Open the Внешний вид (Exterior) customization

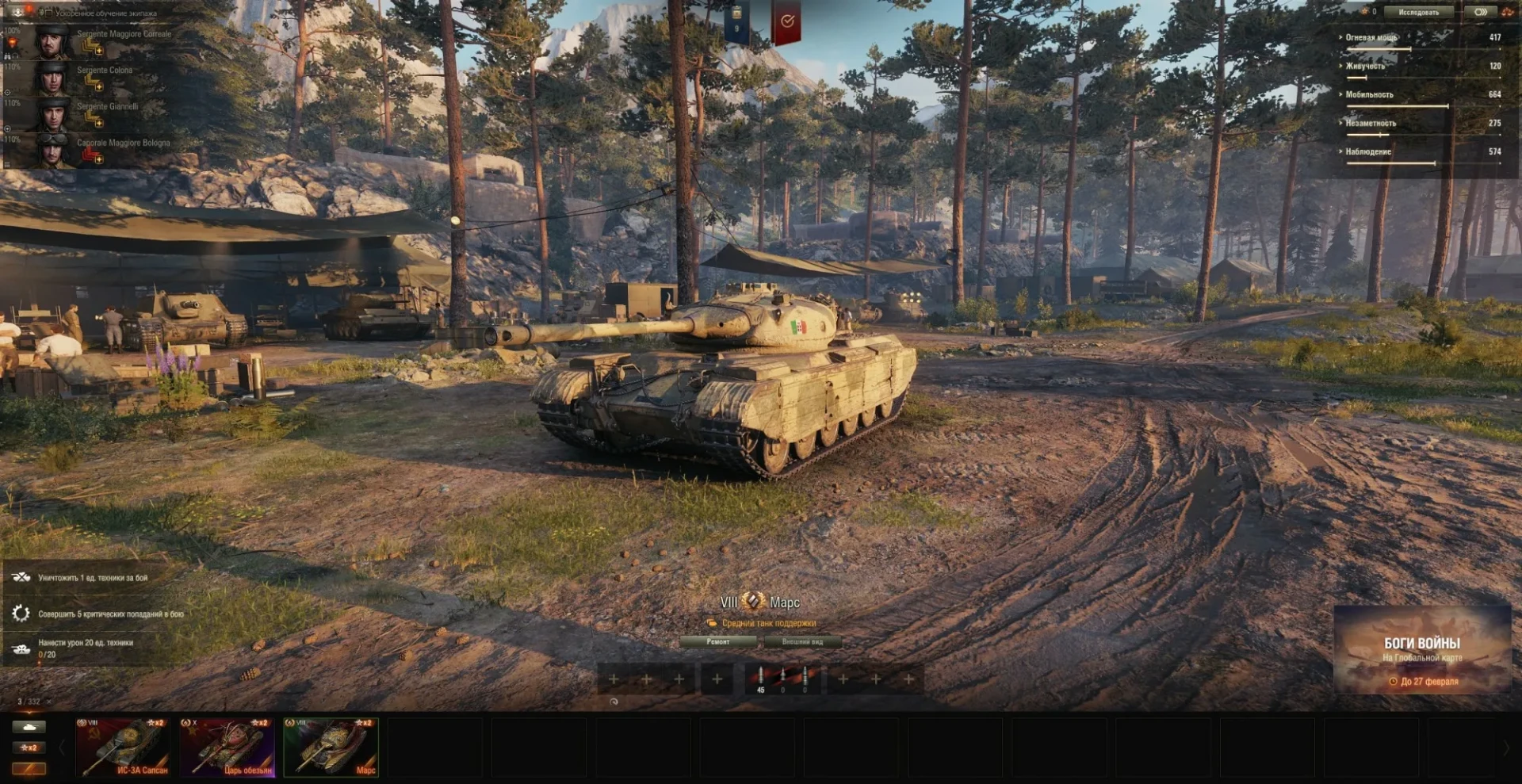pos(802,642)
